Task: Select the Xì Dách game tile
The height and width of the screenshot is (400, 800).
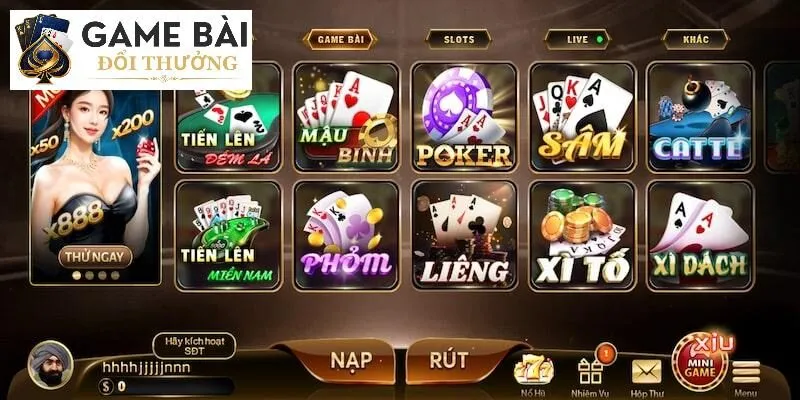Action: coord(699,235)
